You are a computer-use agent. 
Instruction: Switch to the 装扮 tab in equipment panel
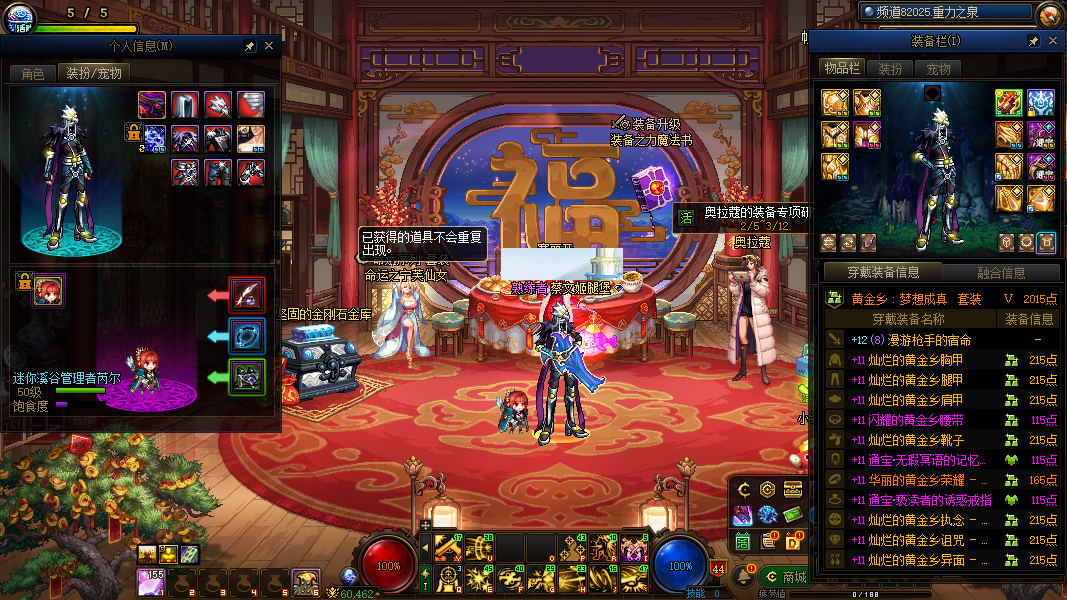(890, 69)
